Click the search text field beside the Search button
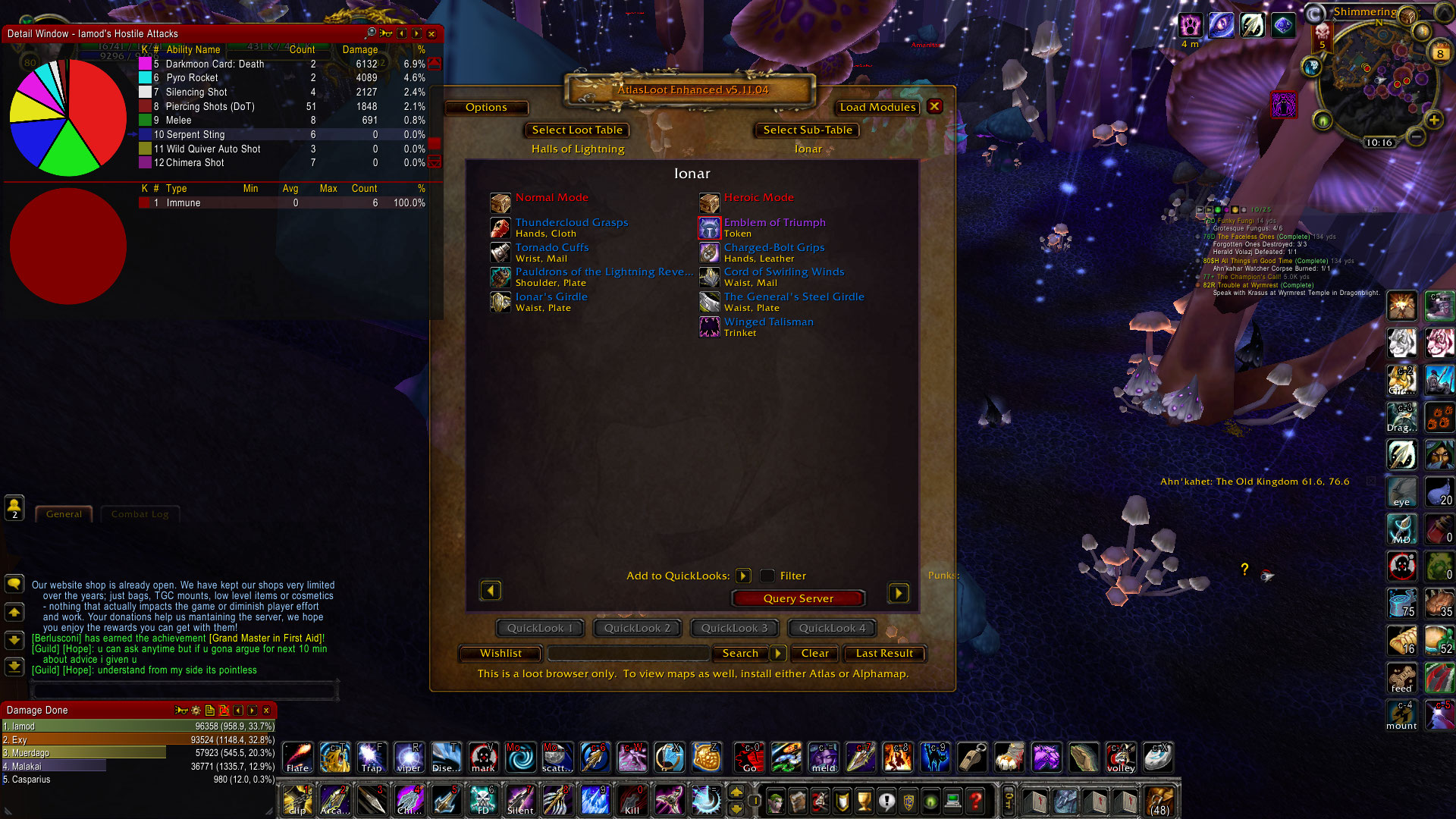Screen dimensions: 1456x819 (628, 653)
